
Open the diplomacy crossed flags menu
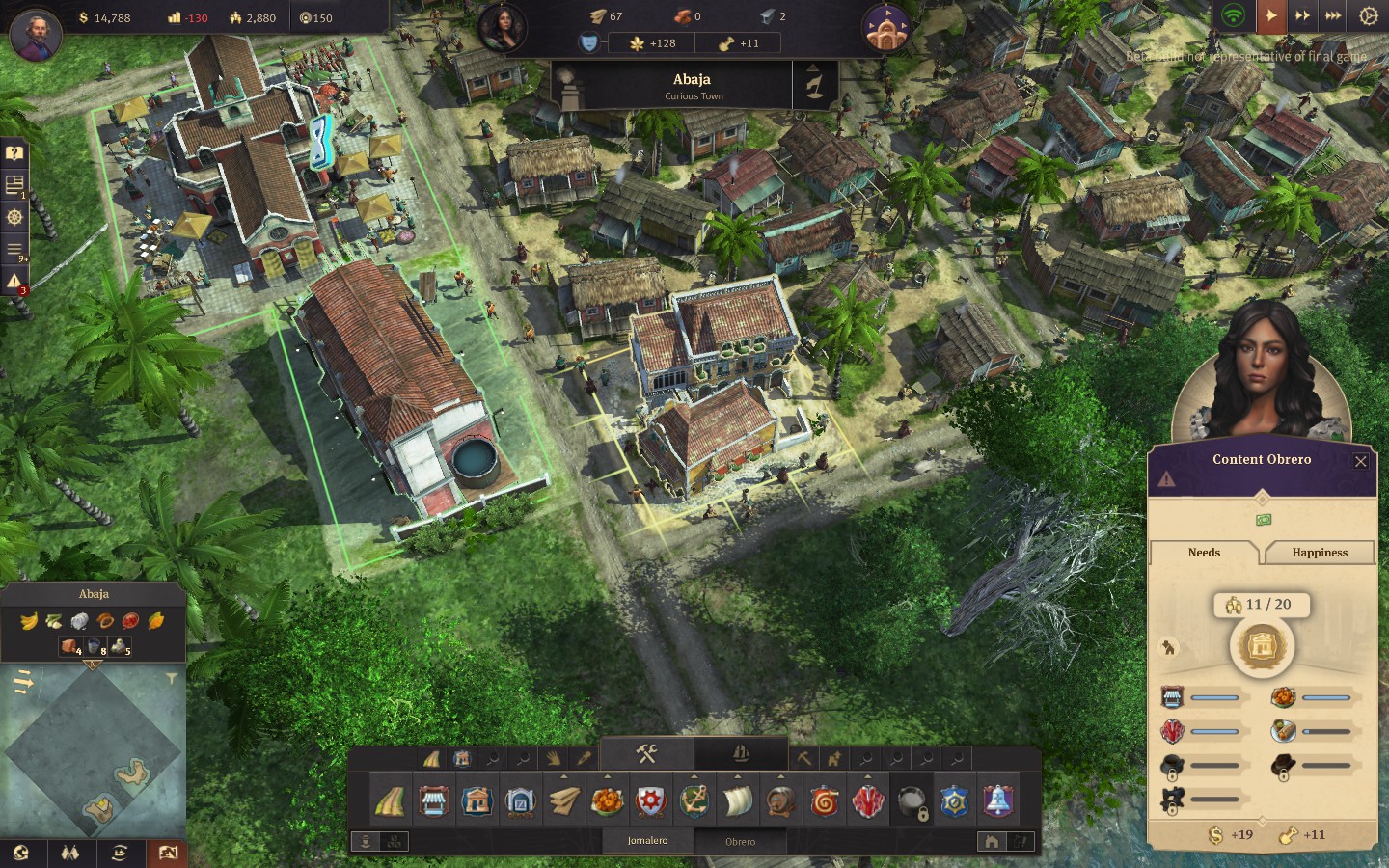click(69, 854)
